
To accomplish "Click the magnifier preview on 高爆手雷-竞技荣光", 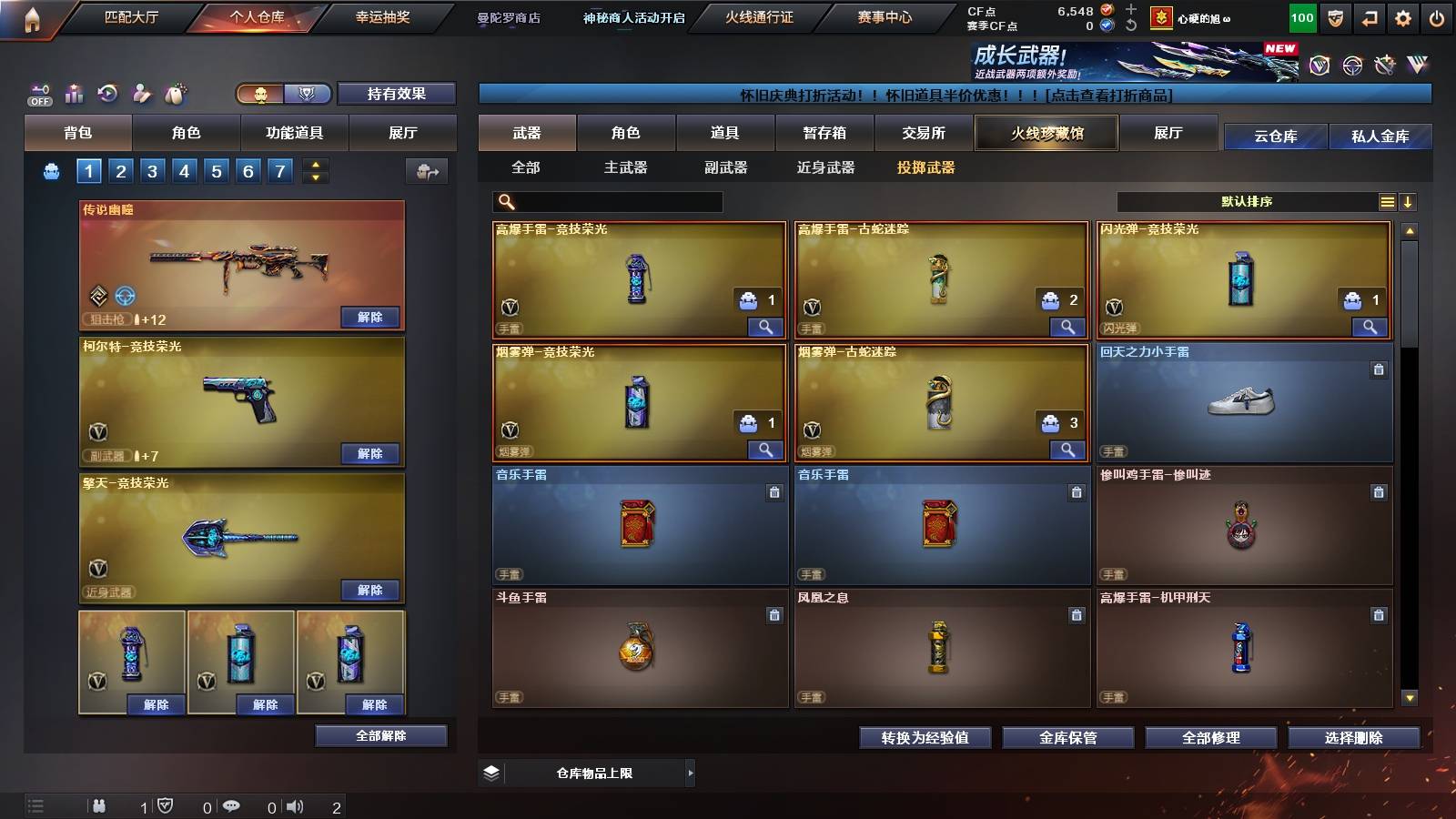I will (x=767, y=326).
